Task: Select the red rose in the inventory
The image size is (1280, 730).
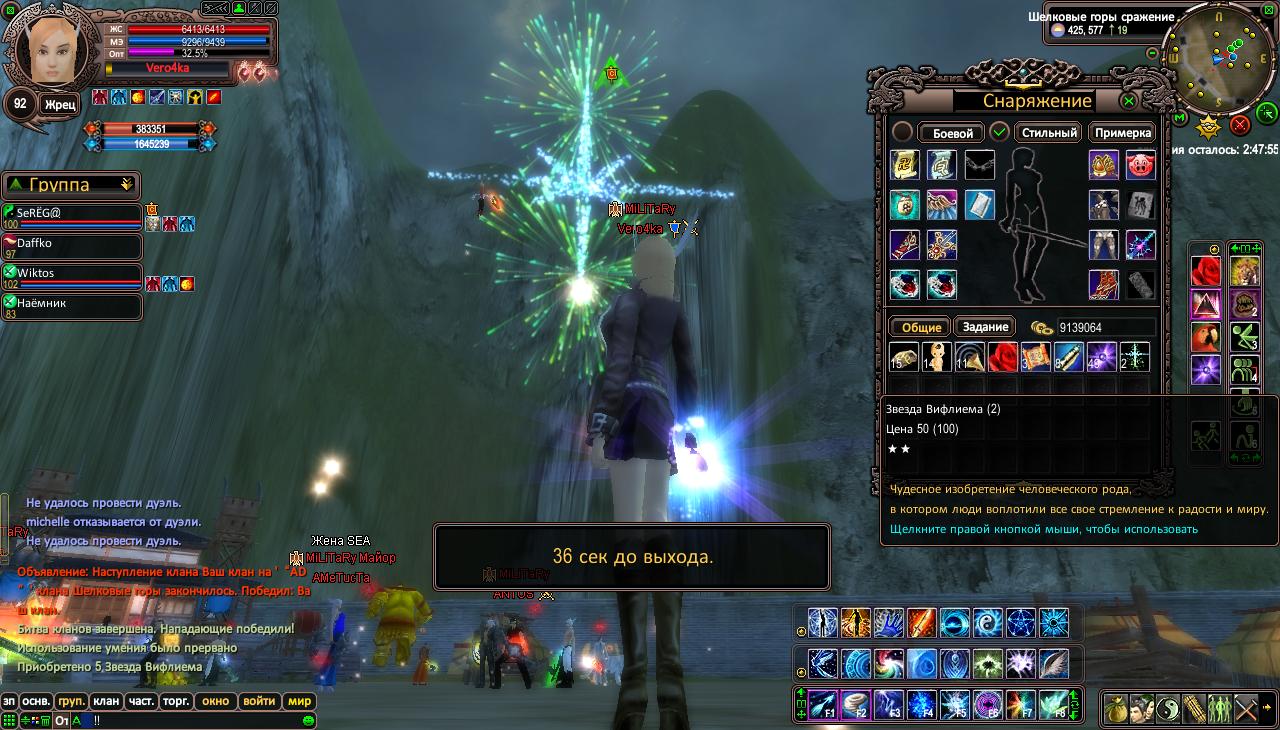Action: (1003, 357)
